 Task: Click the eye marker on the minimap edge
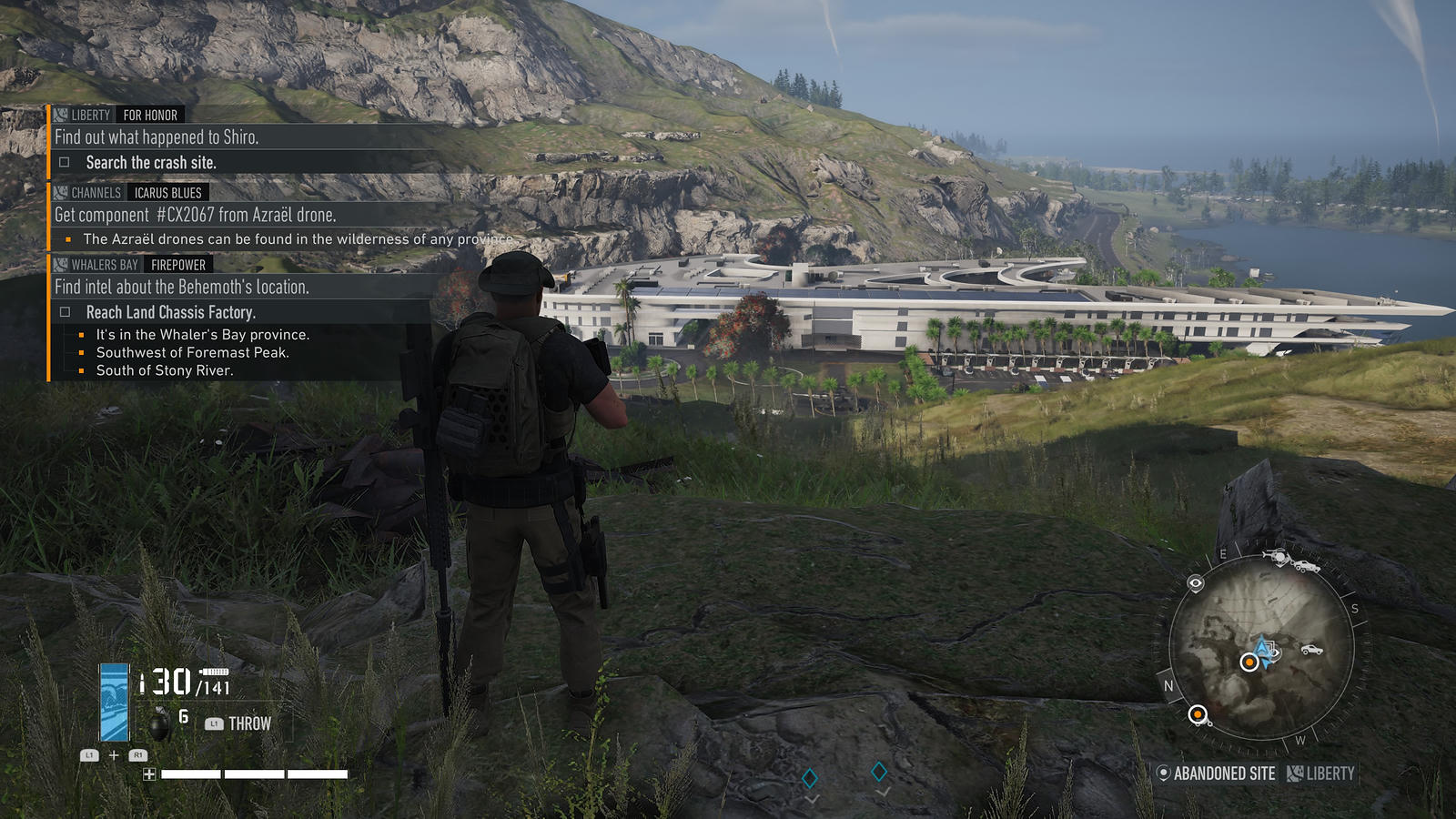1196,583
